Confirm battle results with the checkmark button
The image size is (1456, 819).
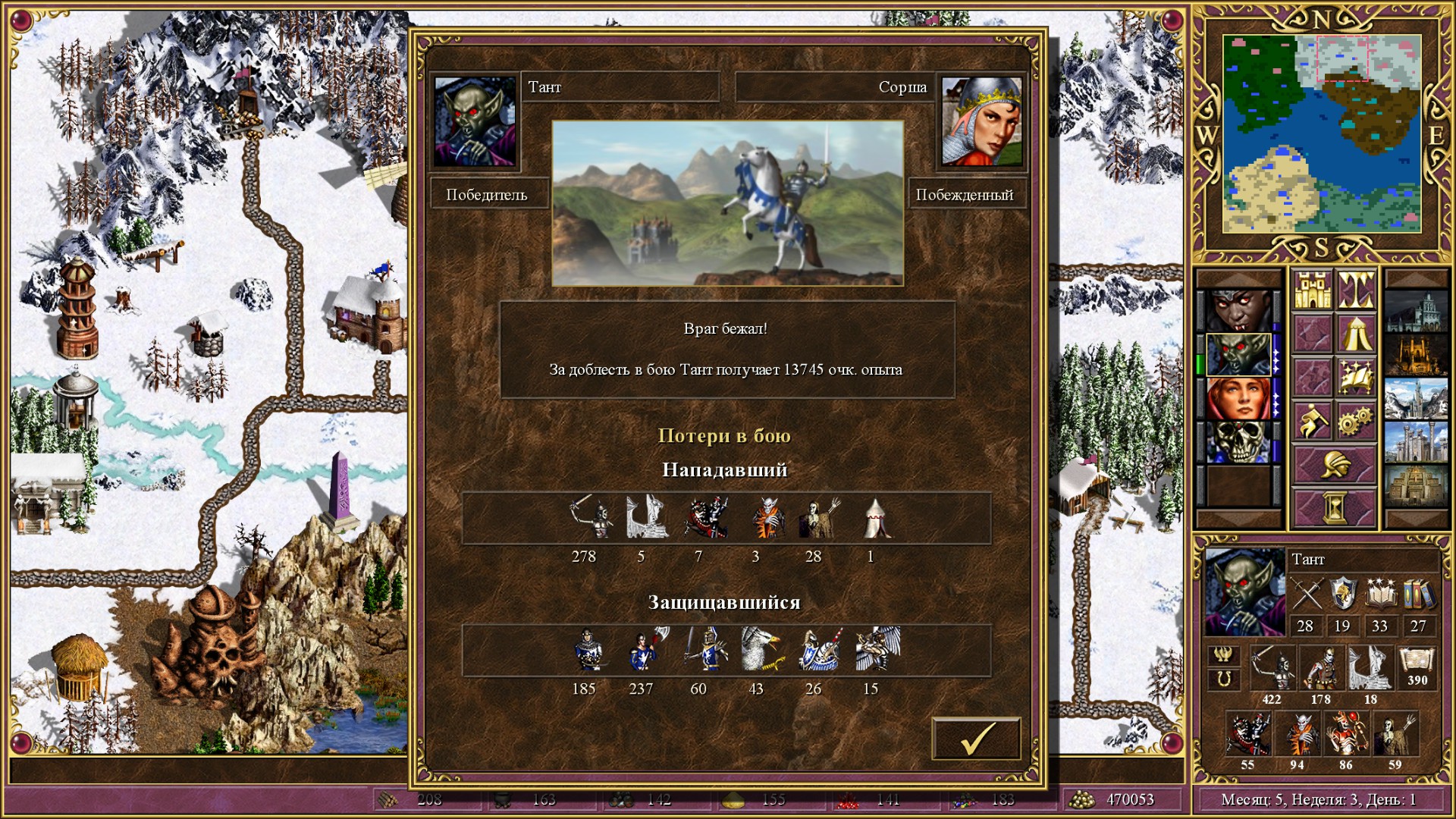point(978,739)
